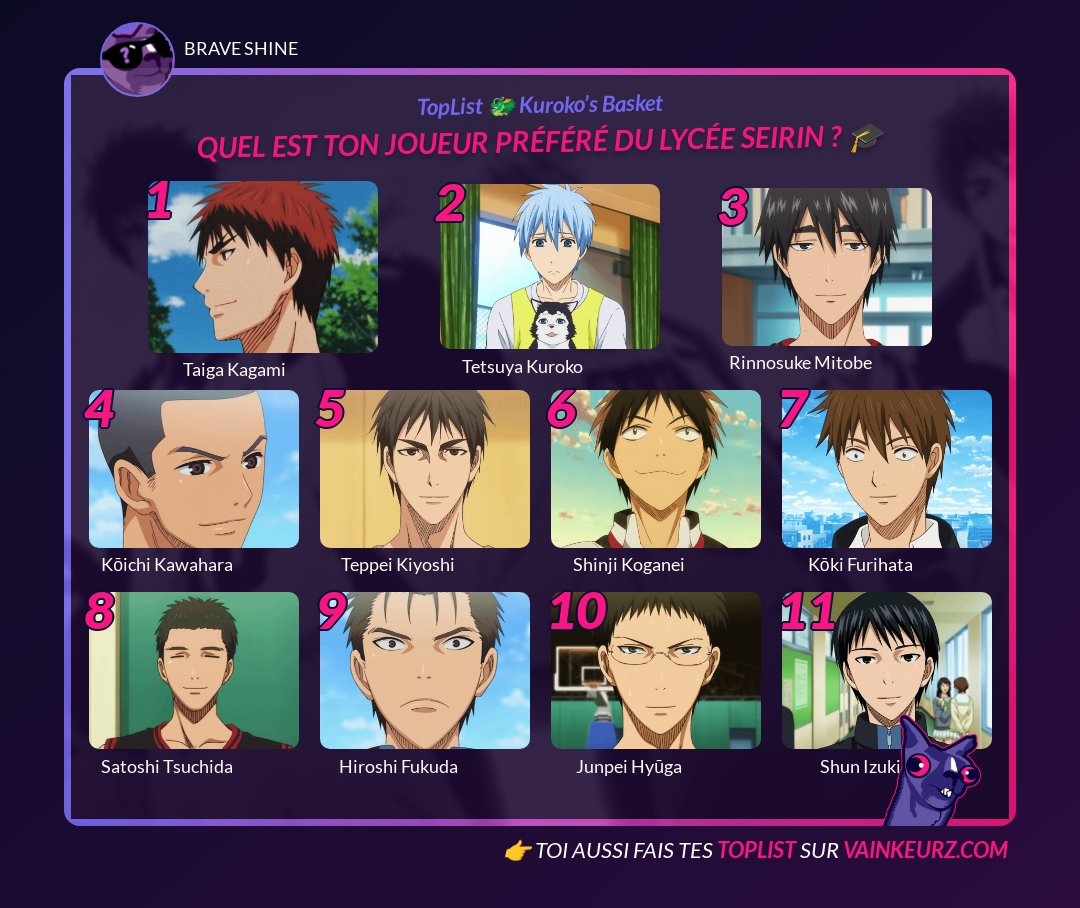Visit the VAINKEURZ.COM link
This screenshot has width=1080, height=908.
[925, 850]
